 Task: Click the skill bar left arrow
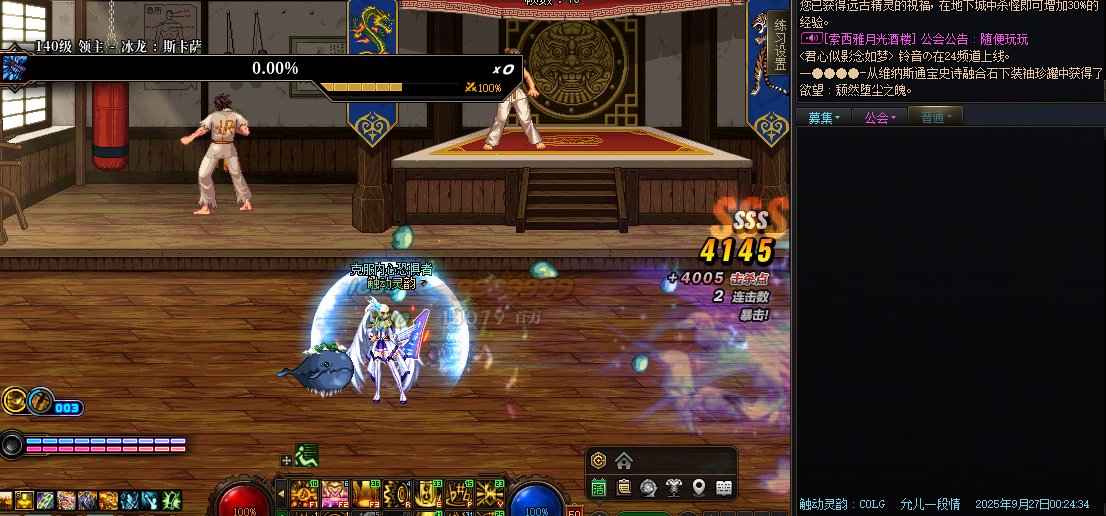point(282,492)
